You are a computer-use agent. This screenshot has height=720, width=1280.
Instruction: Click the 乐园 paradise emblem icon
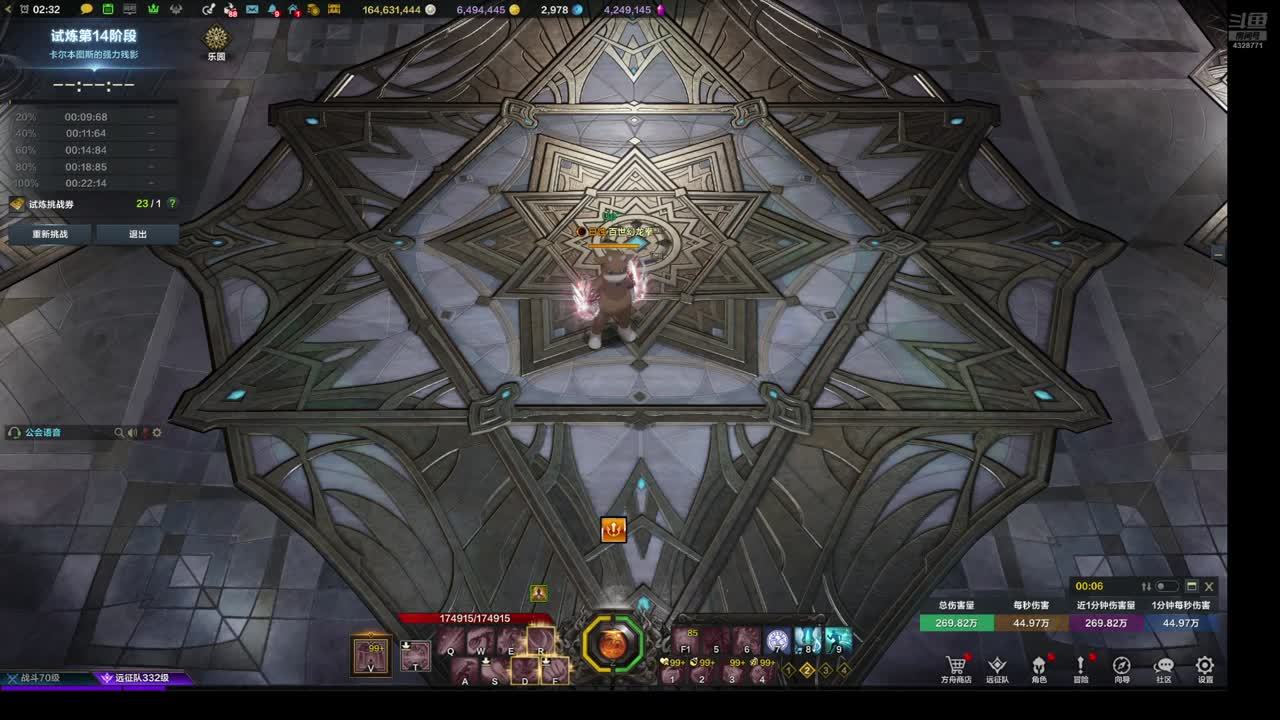216,39
